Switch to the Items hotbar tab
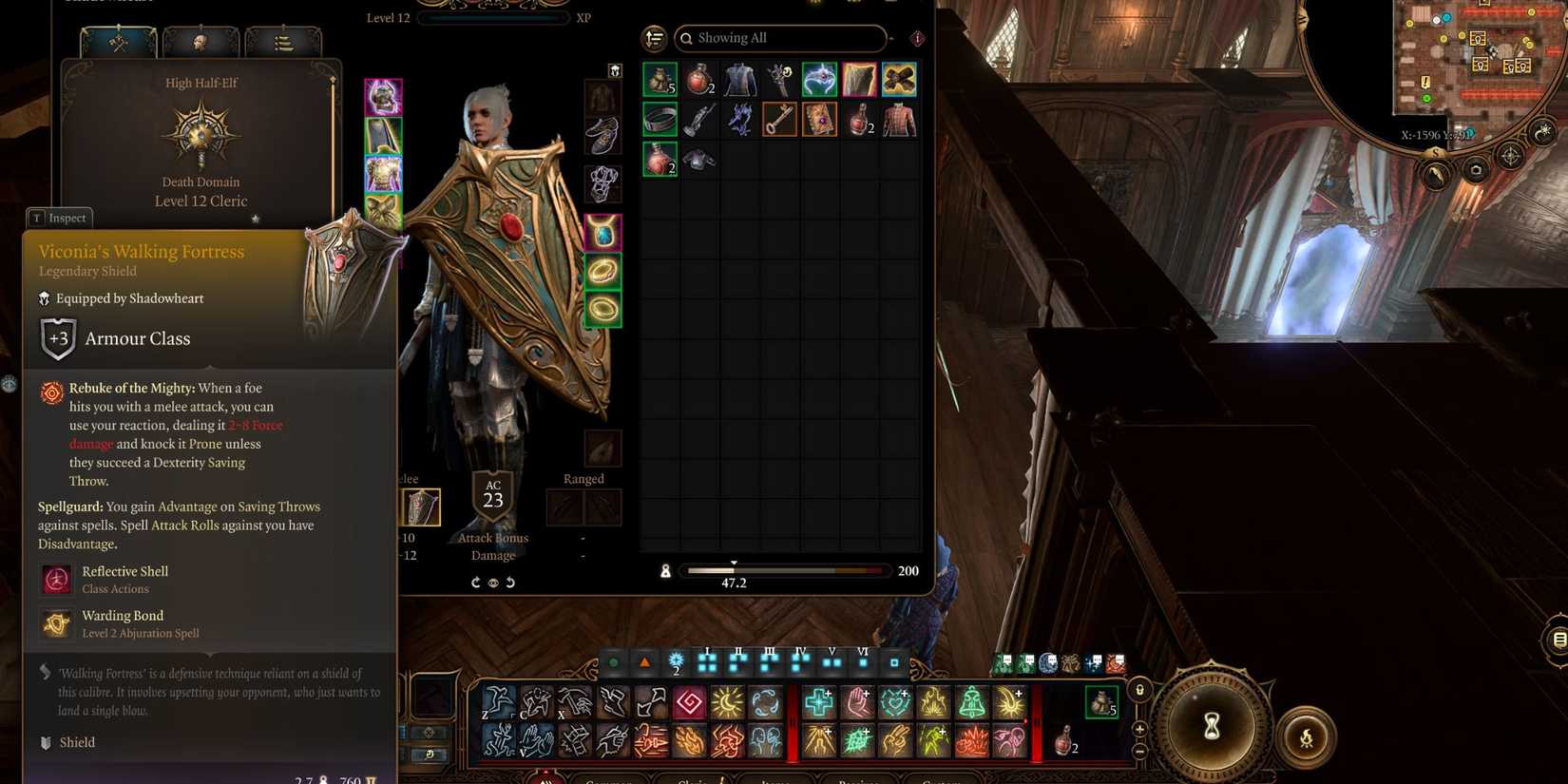The width and height of the screenshot is (1568, 784). [x=774, y=779]
